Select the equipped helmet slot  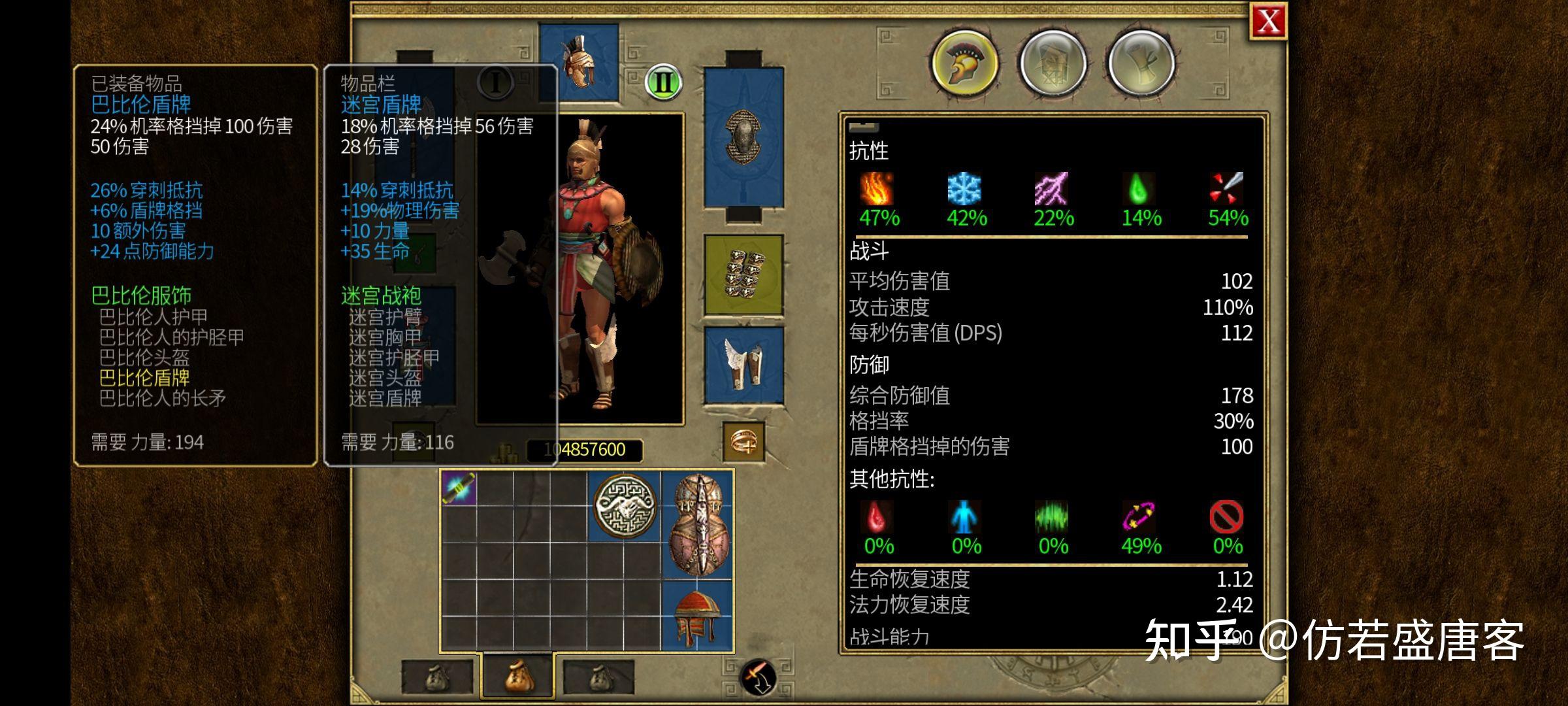[580, 62]
